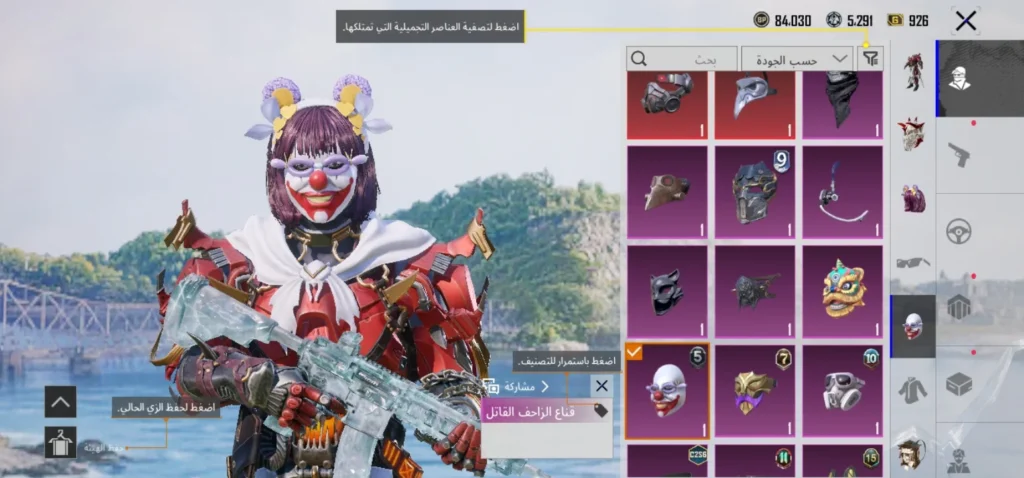This screenshot has height=478, width=1024.
Task: Click the owned-items filter funnel icon
Action: (871, 59)
